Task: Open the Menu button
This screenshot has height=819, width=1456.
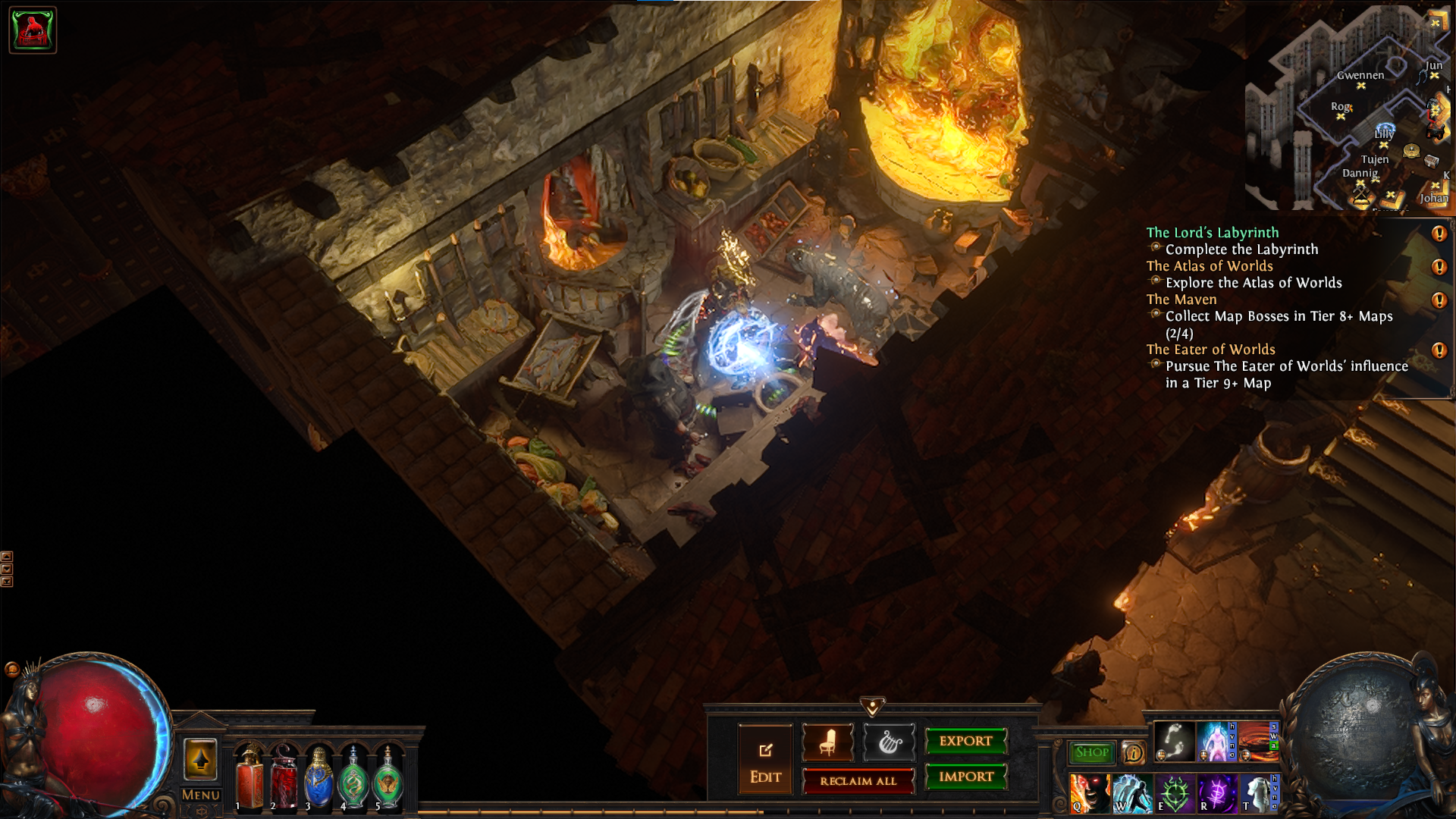Action: [x=200, y=795]
